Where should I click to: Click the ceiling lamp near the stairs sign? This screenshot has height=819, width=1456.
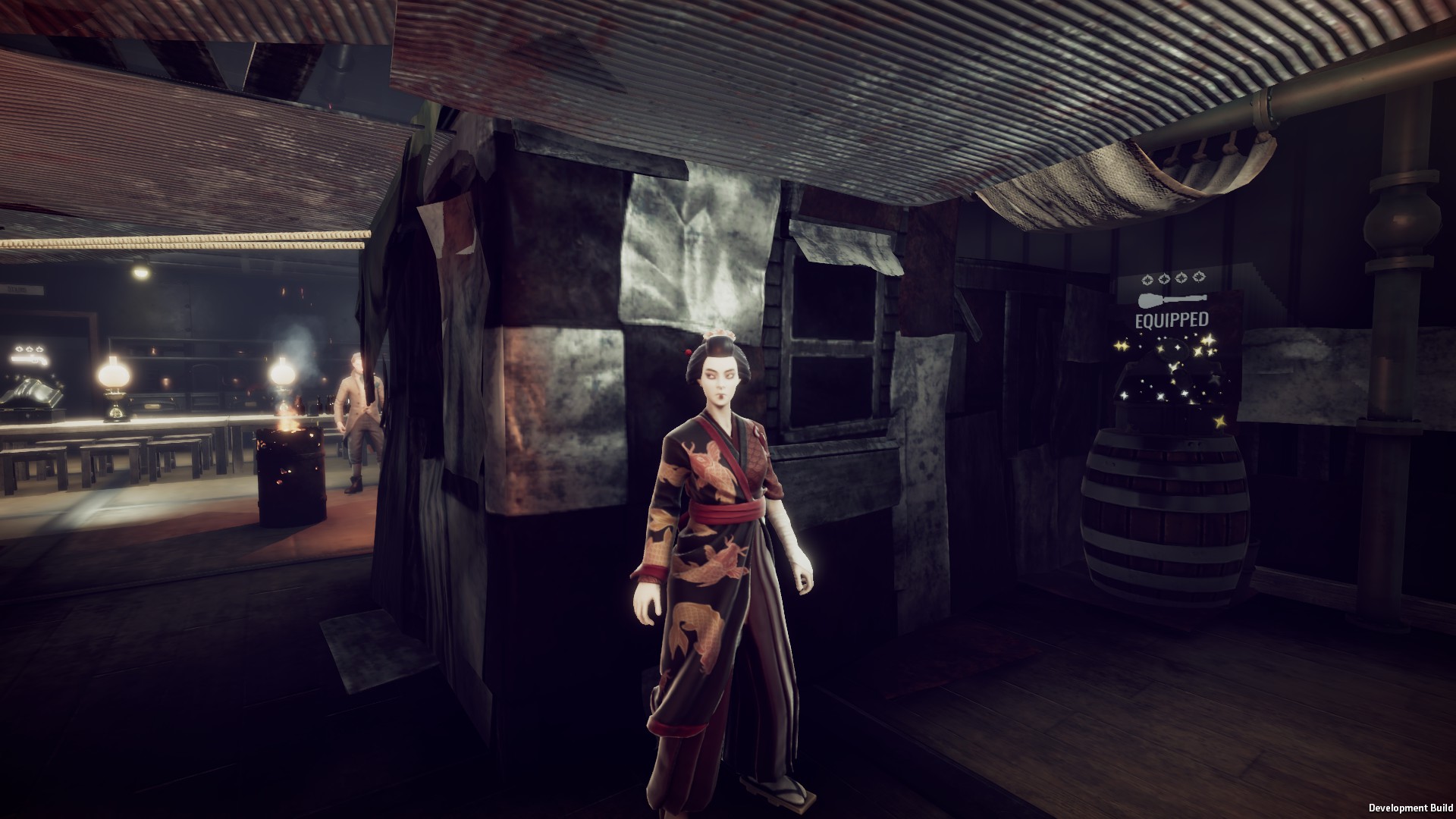coord(140,271)
